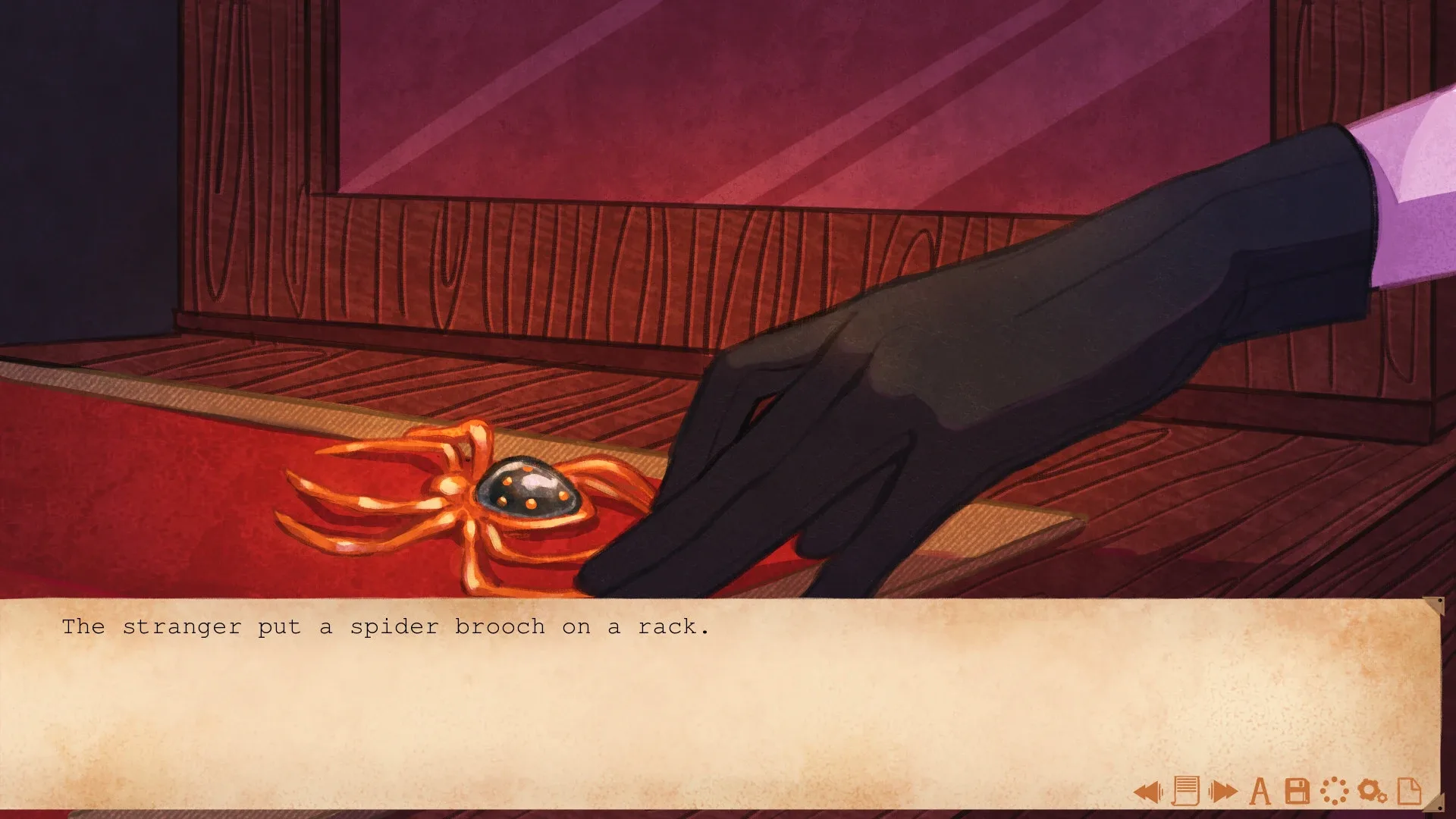Open preferences using the gears icon

coord(1371,790)
